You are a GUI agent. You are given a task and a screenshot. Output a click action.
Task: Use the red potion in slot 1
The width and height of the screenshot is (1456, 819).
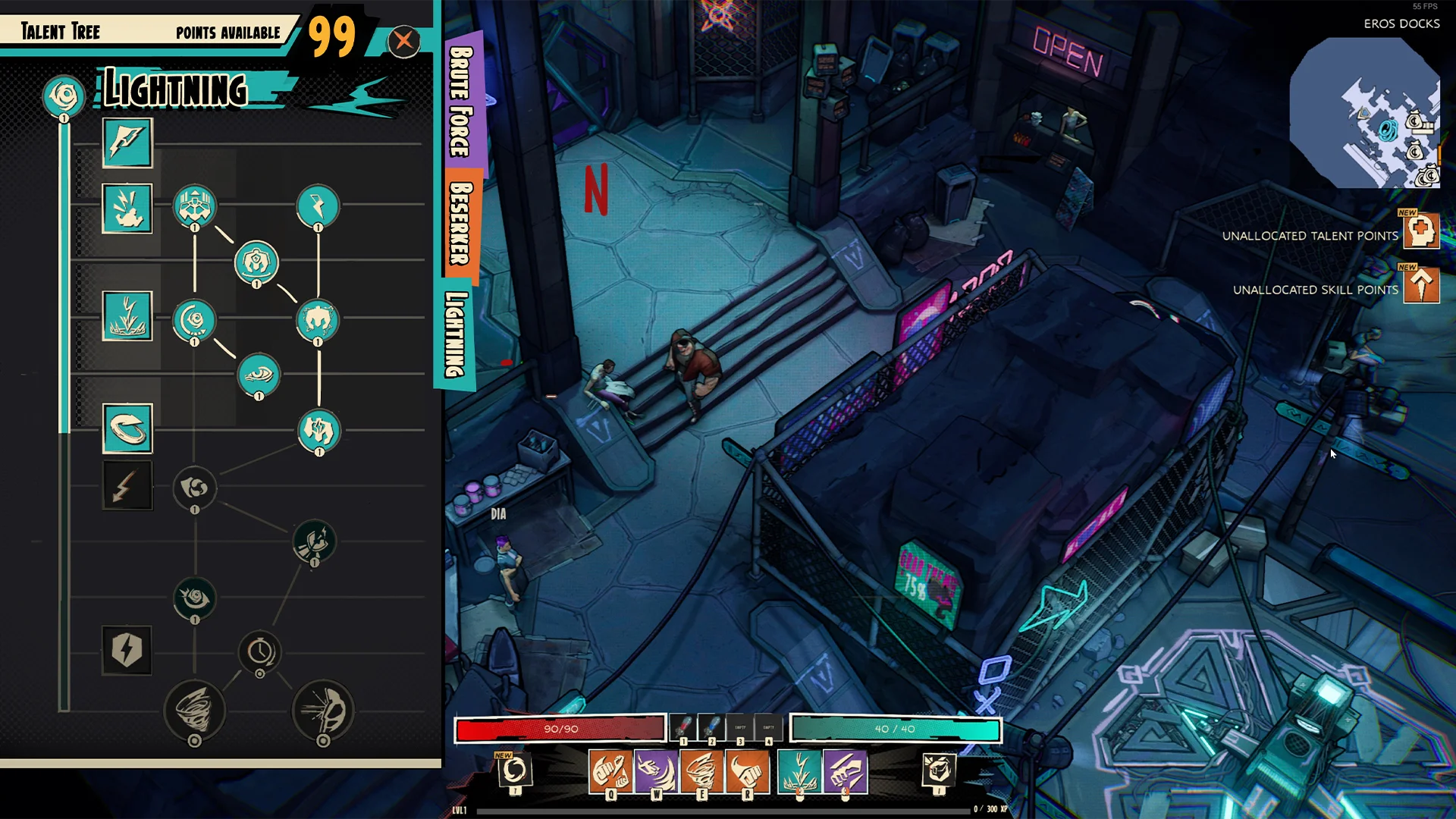coord(682,728)
